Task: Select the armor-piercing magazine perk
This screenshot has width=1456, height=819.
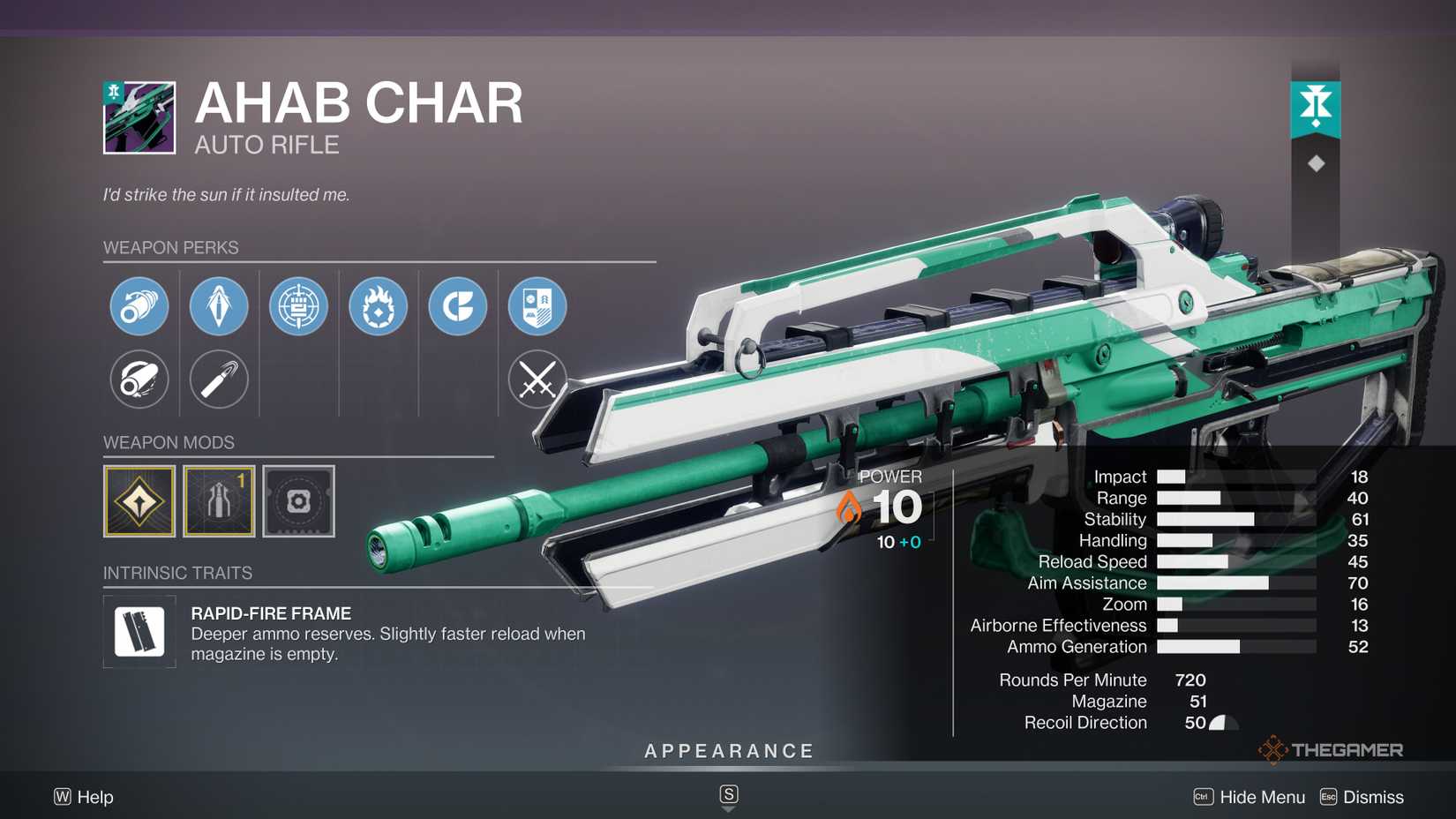Action: [219, 306]
